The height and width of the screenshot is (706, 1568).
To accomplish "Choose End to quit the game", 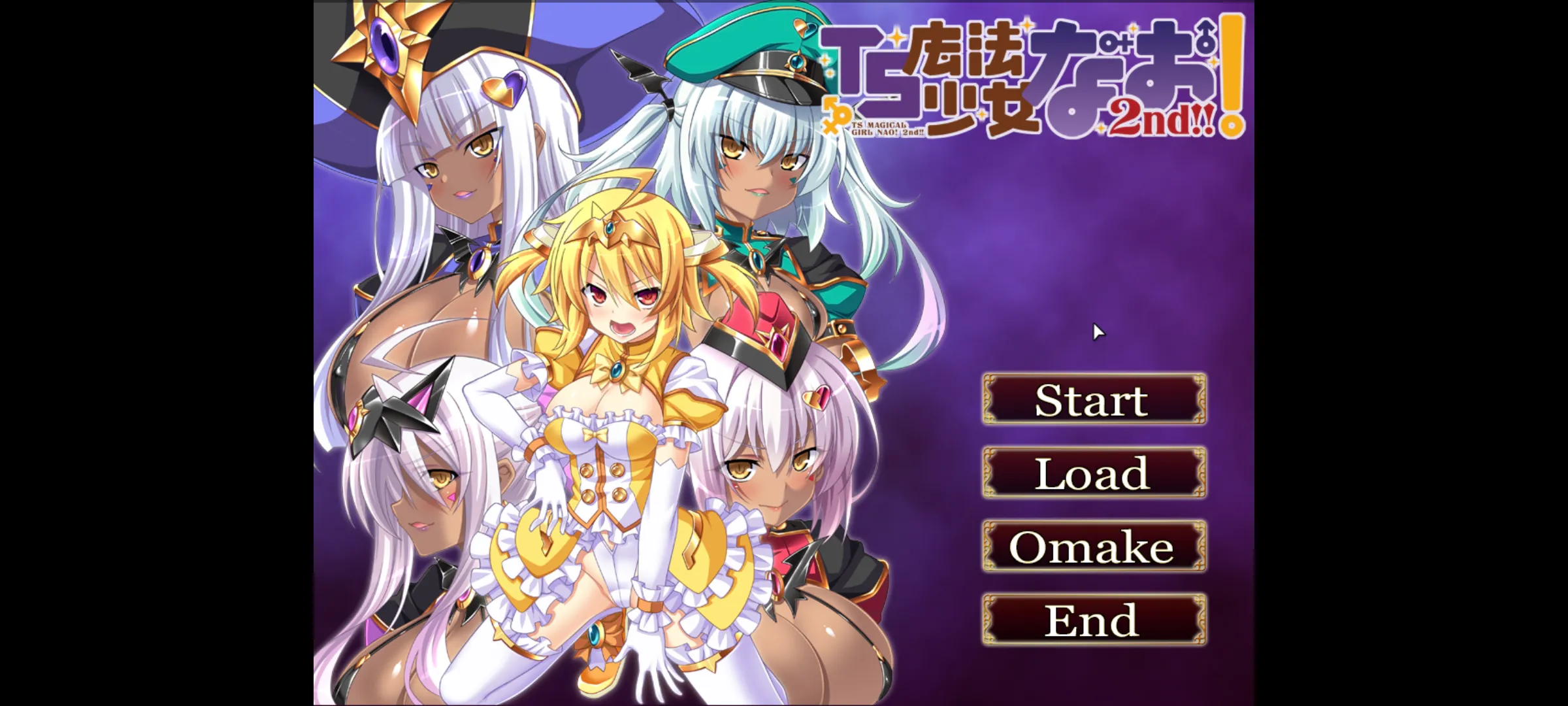I will [x=1094, y=620].
